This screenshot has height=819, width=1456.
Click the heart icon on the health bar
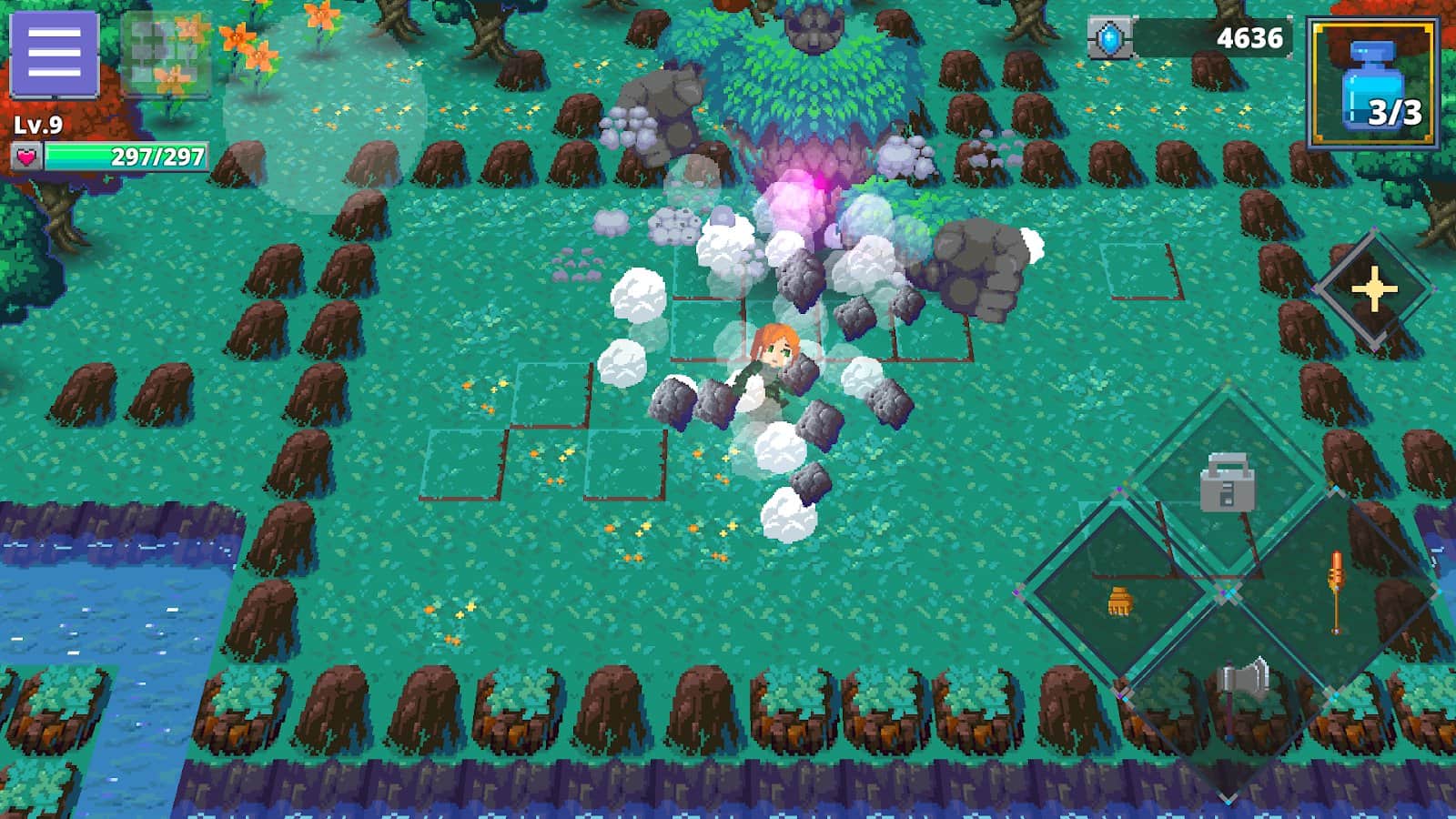click(x=25, y=155)
